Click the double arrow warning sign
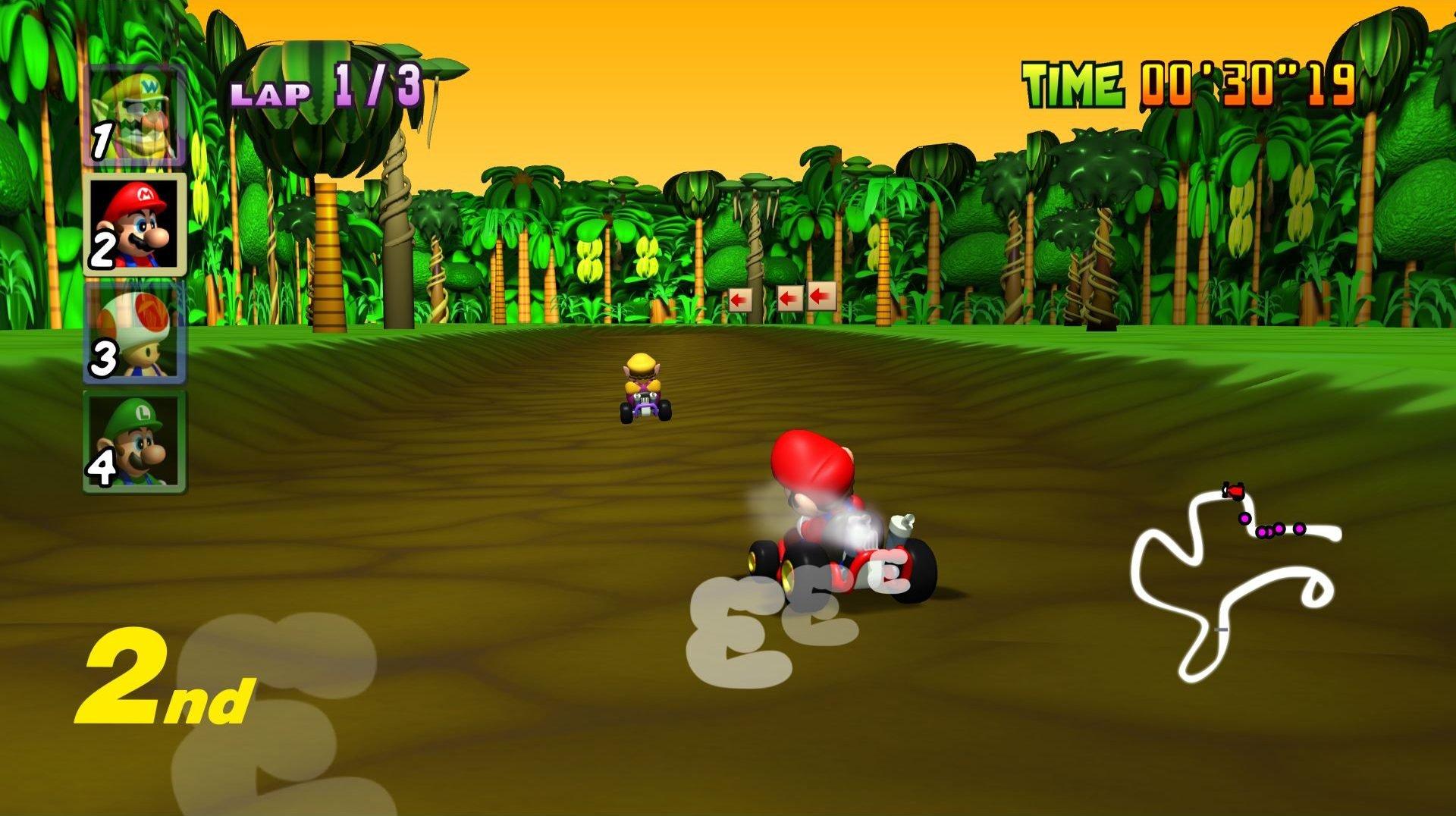 point(806,299)
